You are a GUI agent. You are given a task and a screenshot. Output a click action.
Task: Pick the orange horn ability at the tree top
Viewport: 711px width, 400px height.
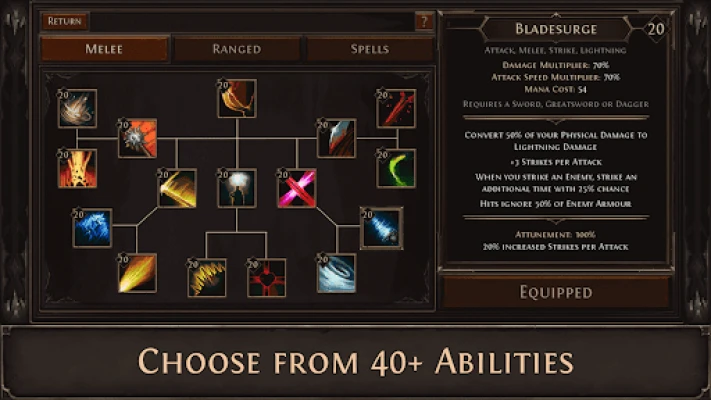[237, 99]
